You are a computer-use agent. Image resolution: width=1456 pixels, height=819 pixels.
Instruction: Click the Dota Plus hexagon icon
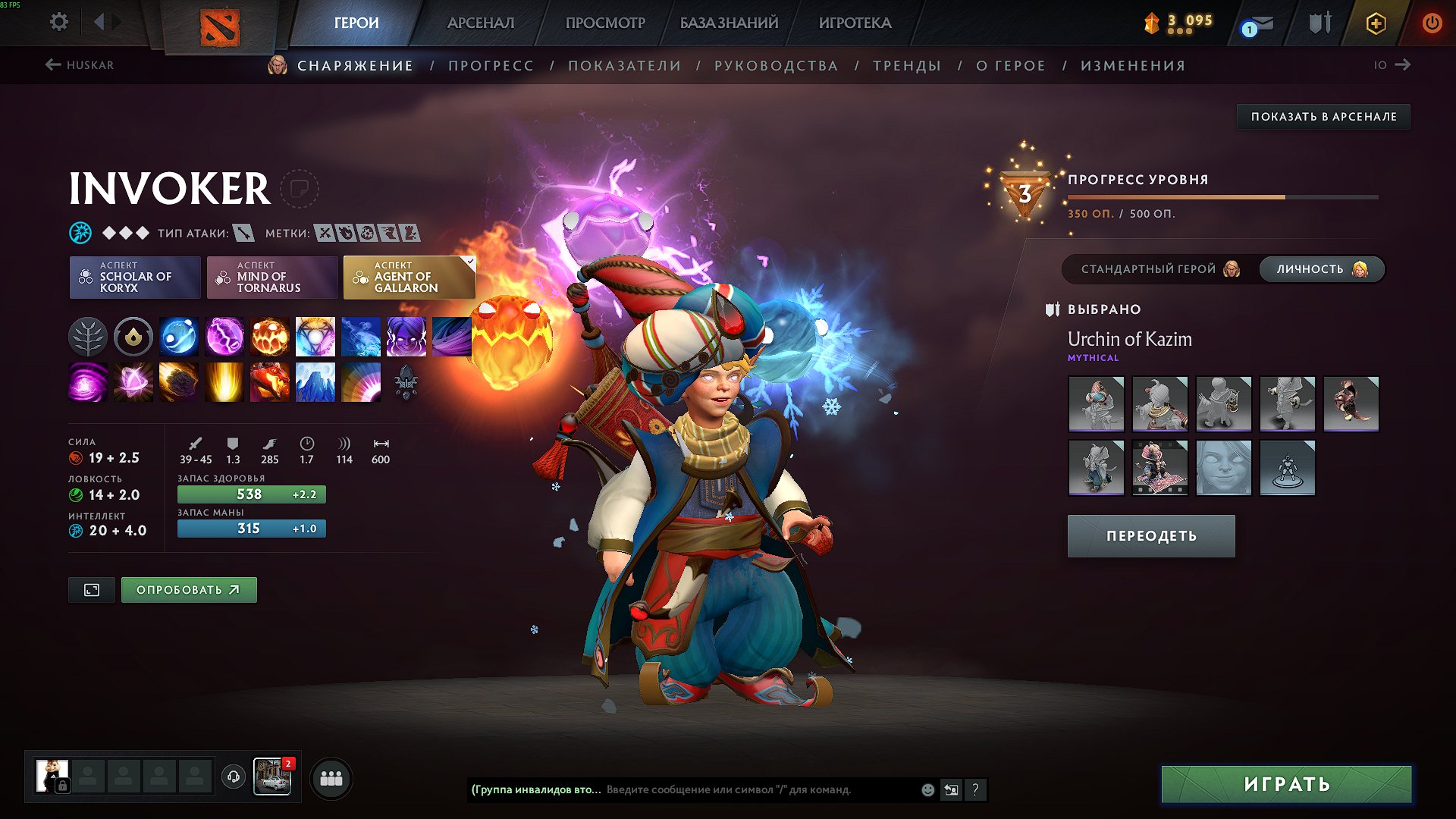pos(1378,23)
